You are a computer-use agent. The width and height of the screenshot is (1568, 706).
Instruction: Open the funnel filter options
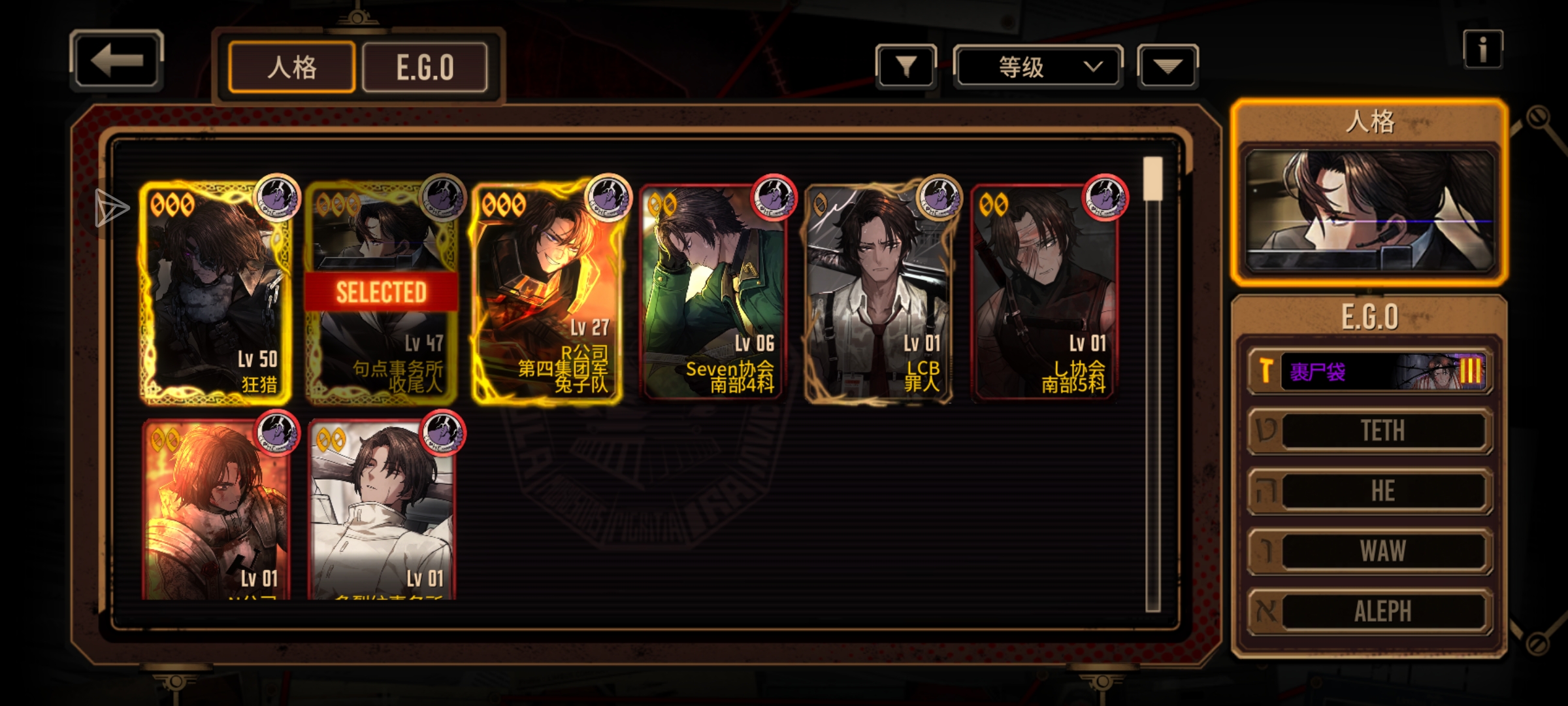pos(906,66)
